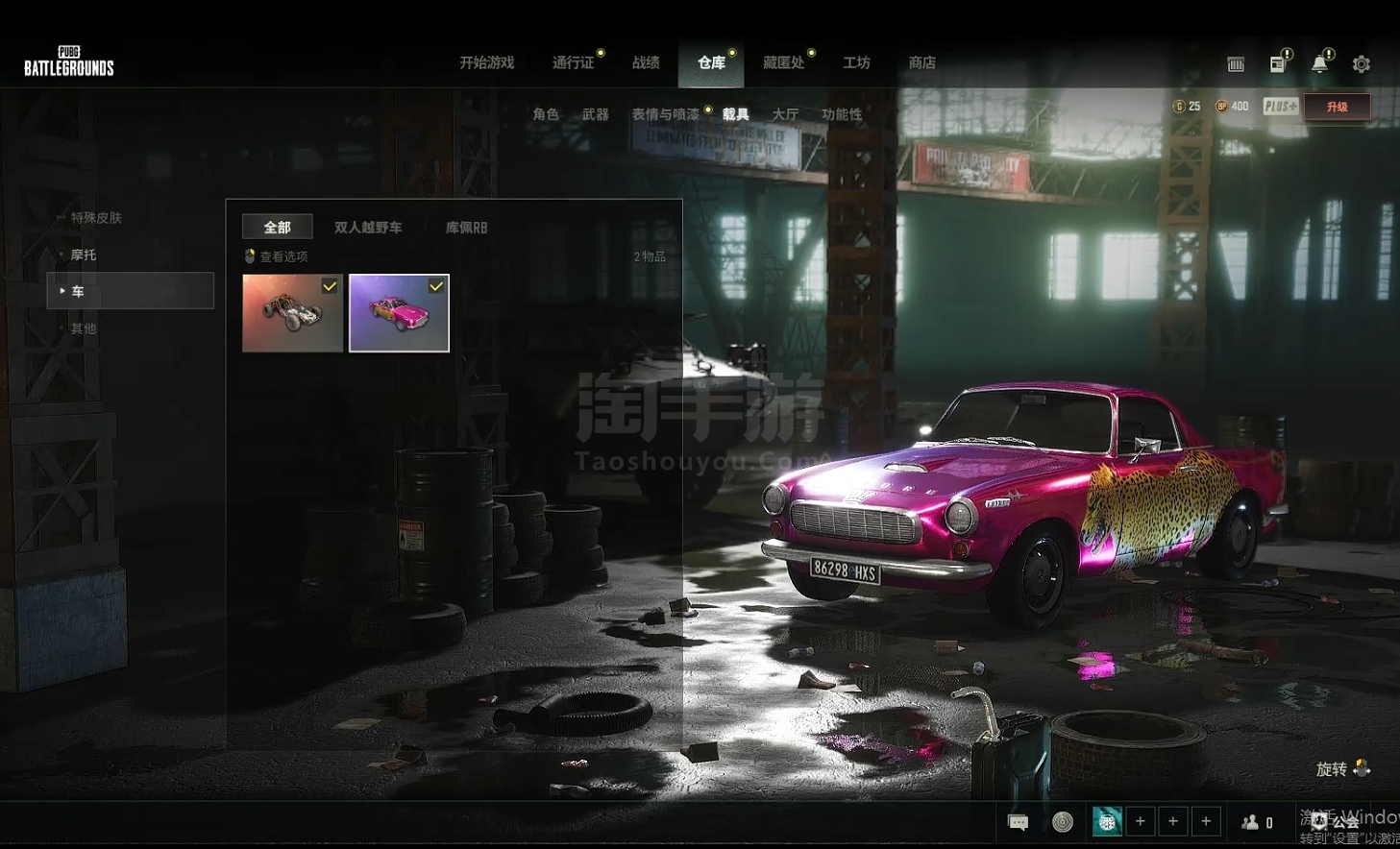
Task: Open the chat speech bubble icon
Action: click(1018, 822)
